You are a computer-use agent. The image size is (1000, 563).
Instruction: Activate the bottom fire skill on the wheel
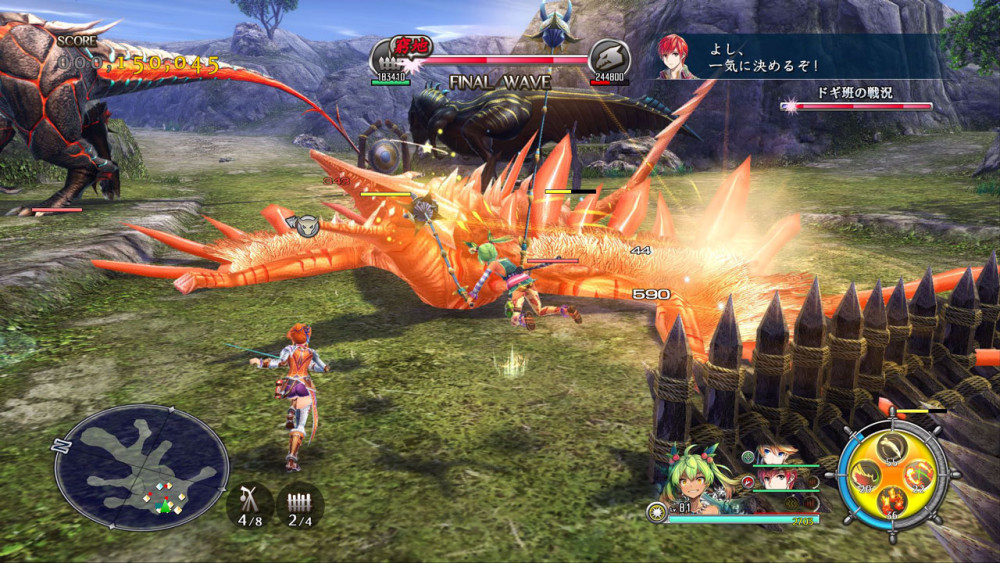[893, 499]
